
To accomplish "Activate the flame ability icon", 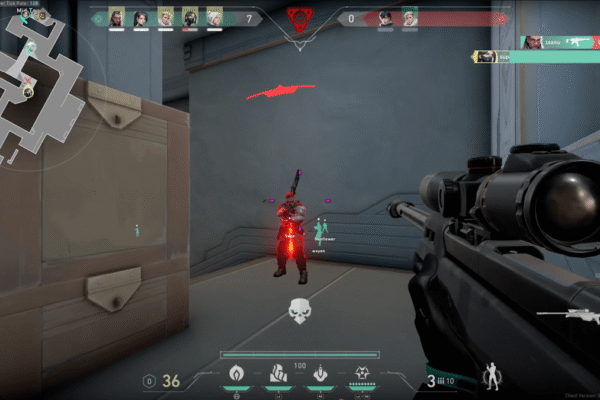I will pos(236,374).
